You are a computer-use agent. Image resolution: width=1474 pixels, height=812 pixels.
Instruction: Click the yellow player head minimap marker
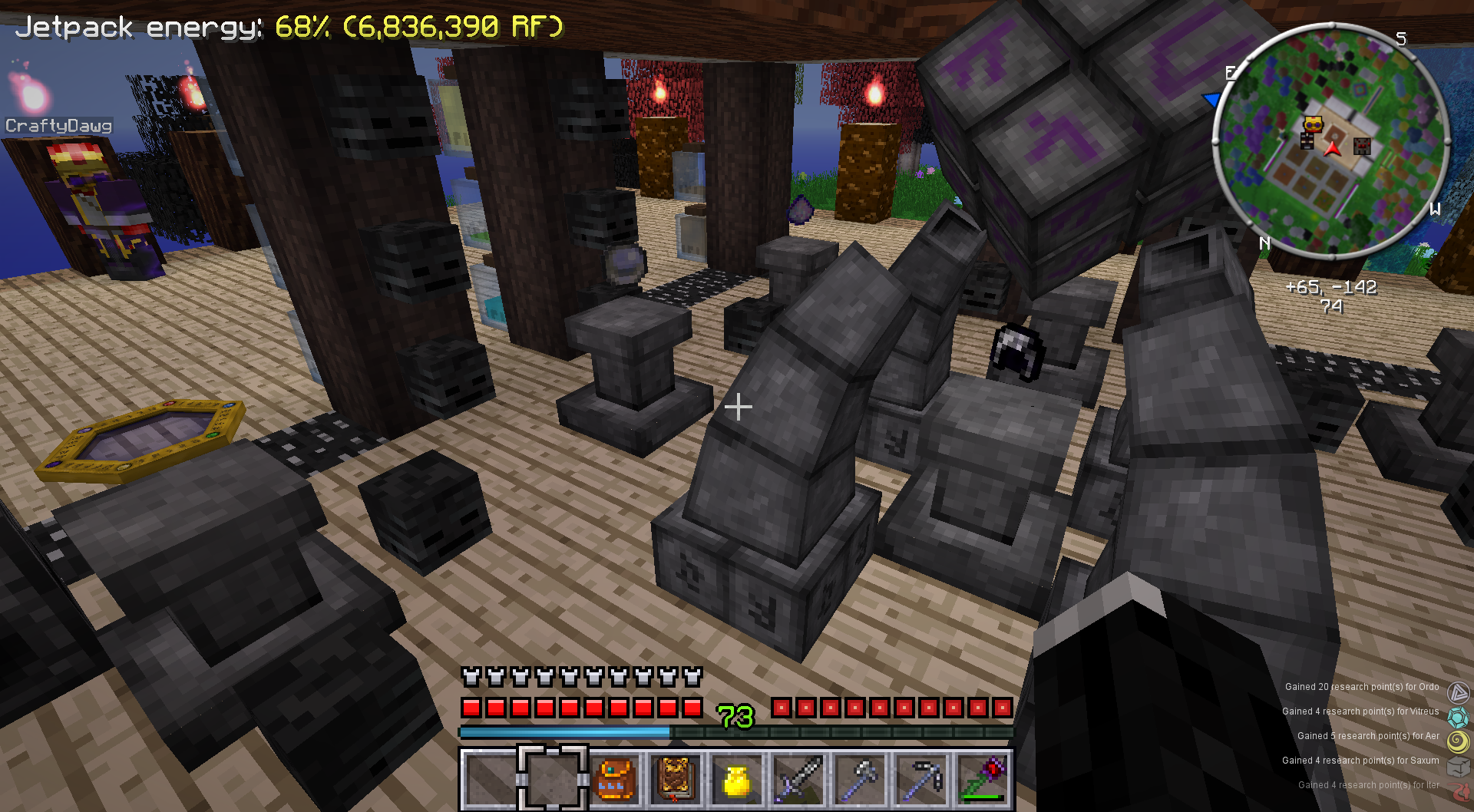[x=1313, y=124]
